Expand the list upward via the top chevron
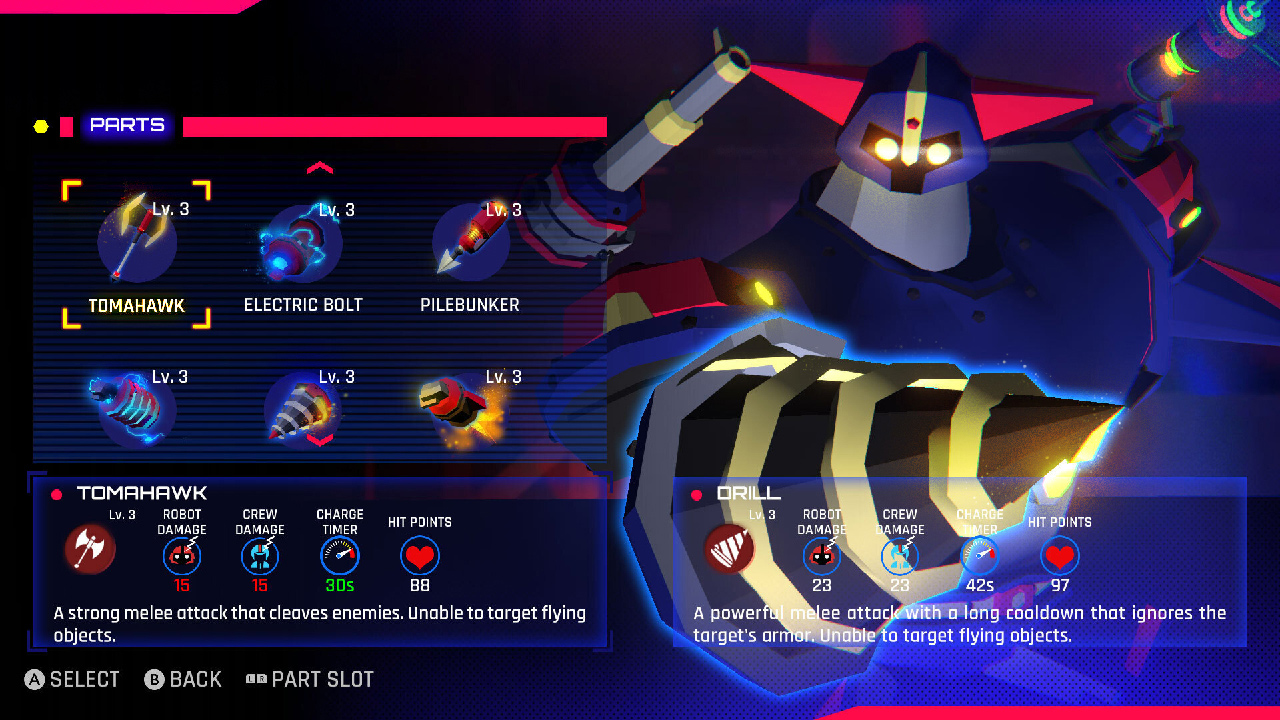Viewport: 1280px width, 720px height. point(320,168)
